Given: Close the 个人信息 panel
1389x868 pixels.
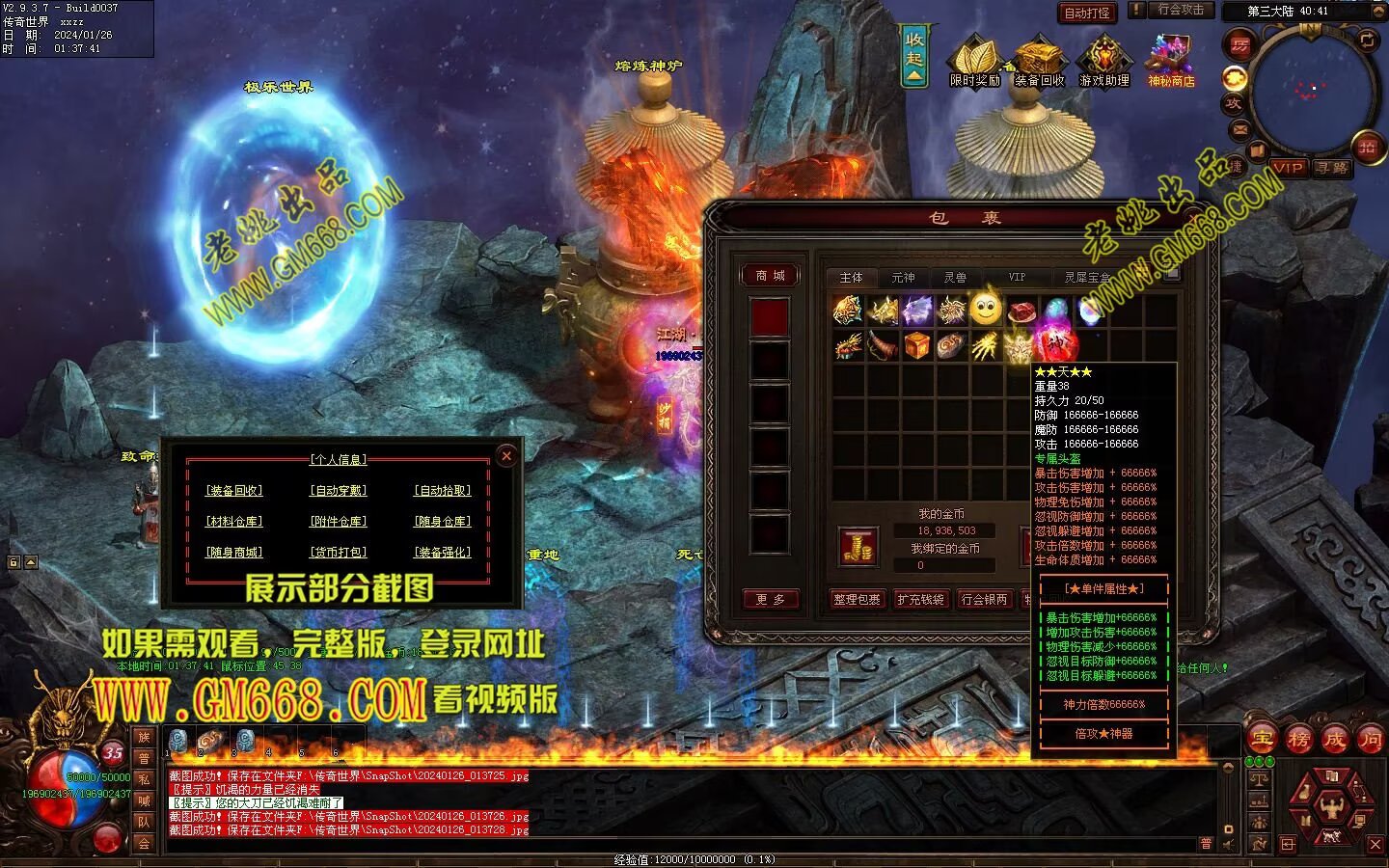Looking at the screenshot, I should pyautogui.click(x=506, y=456).
